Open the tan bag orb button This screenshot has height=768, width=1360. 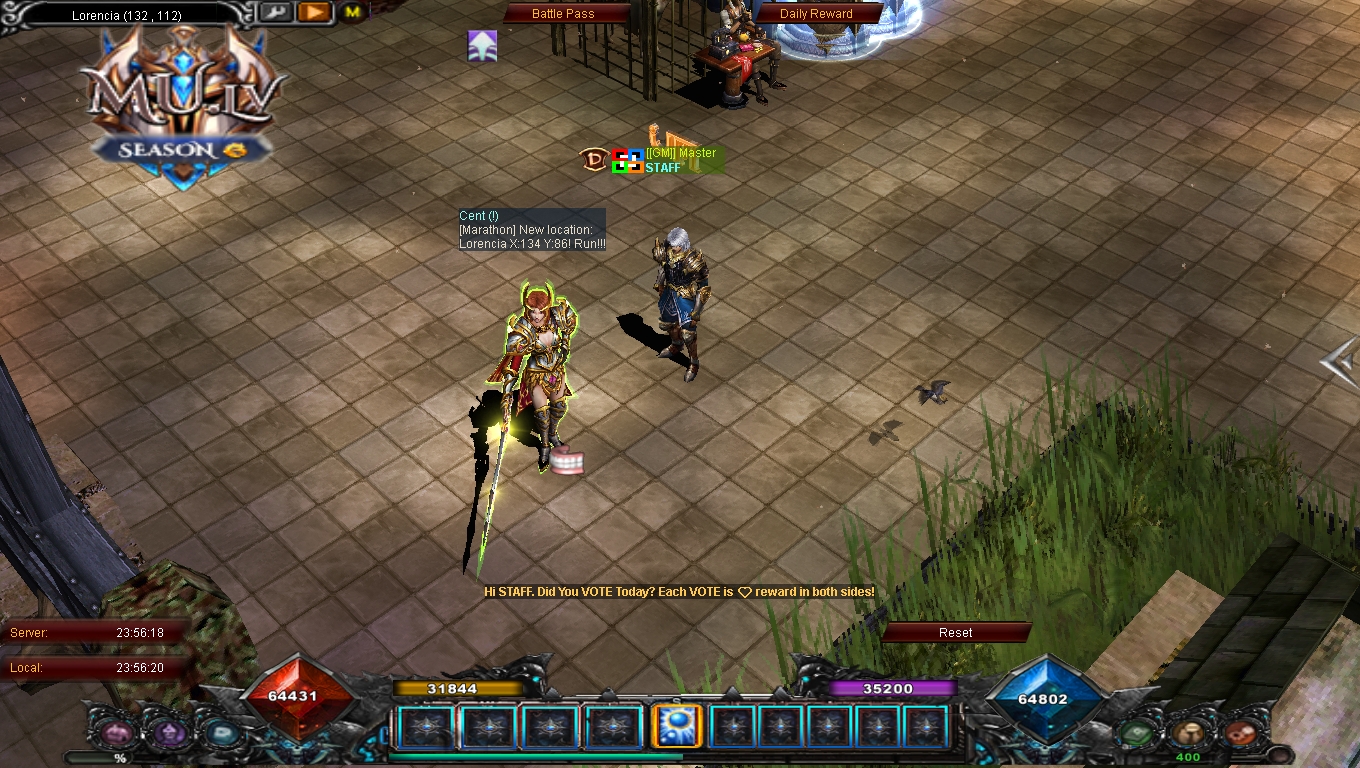point(1188,733)
